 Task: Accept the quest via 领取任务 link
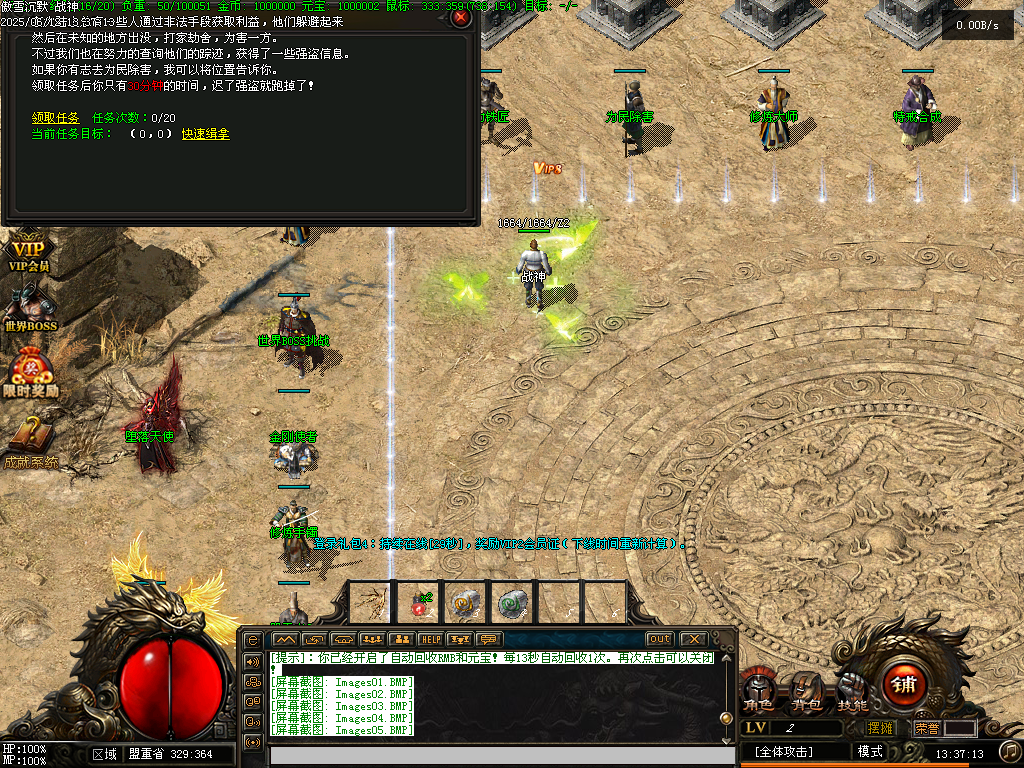[x=55, y=118]
